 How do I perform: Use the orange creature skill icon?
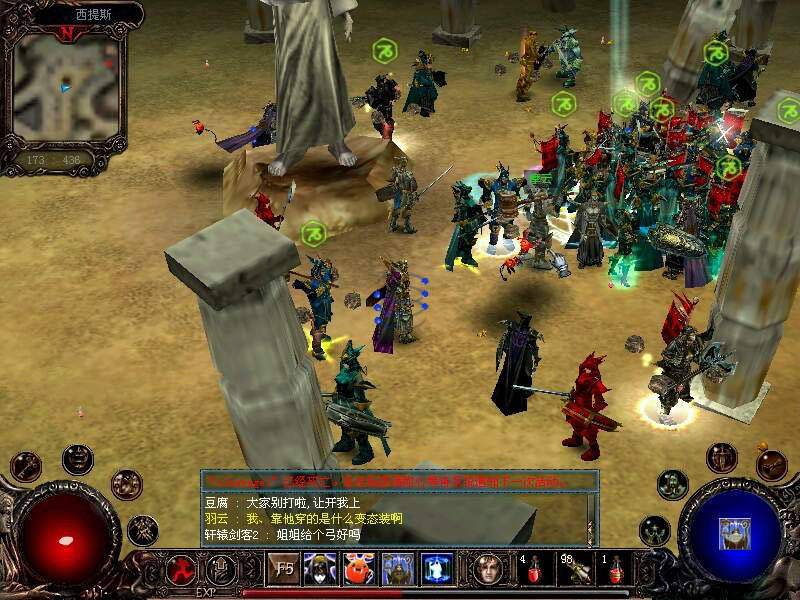pyautogui.click(x=359, y=569)
